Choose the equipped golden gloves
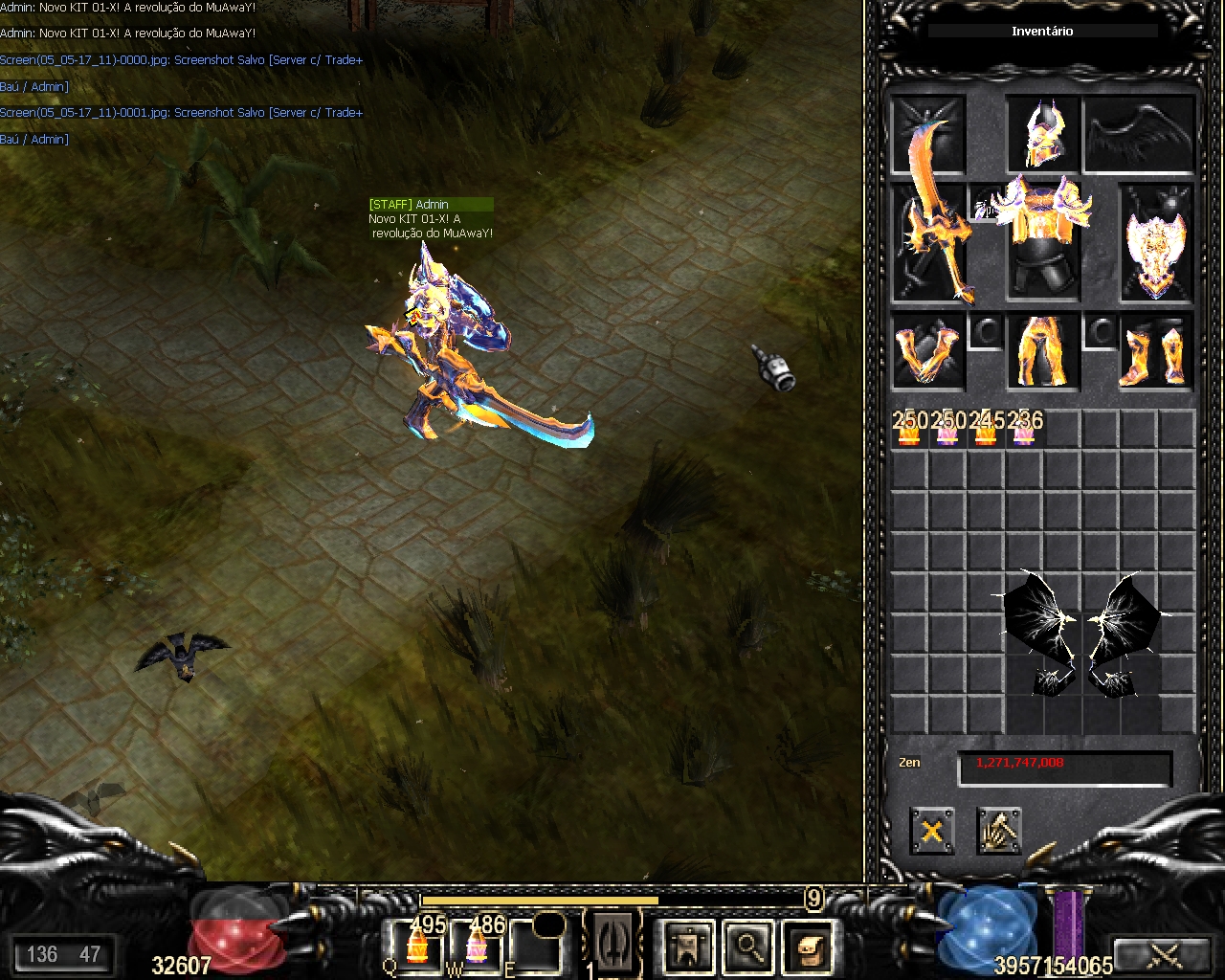 coord(926,353)
